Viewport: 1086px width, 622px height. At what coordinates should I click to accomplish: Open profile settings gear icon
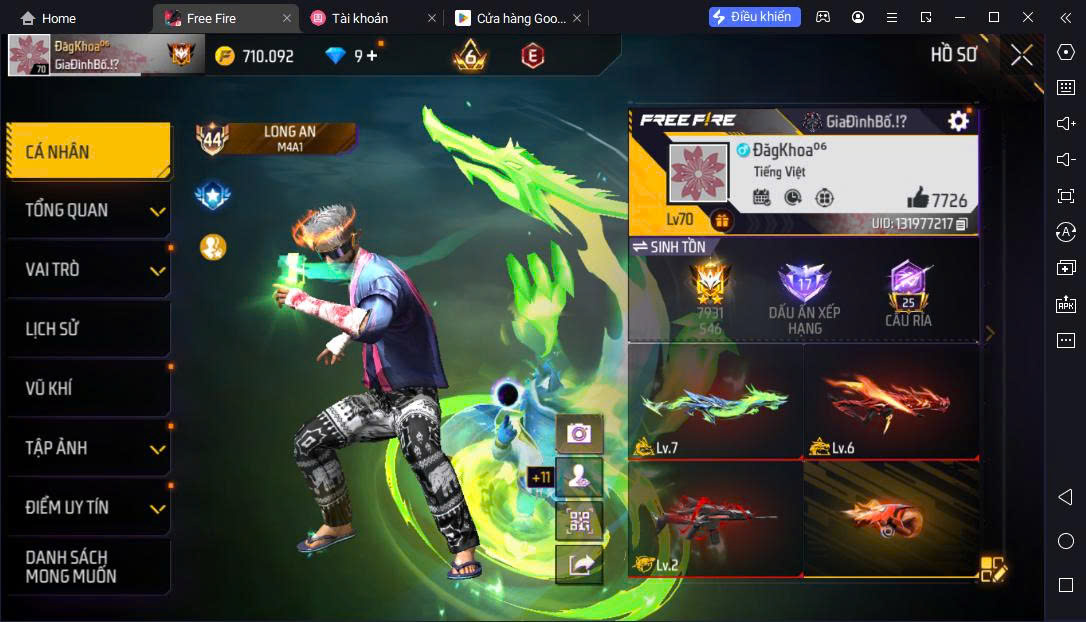[958, 121]
